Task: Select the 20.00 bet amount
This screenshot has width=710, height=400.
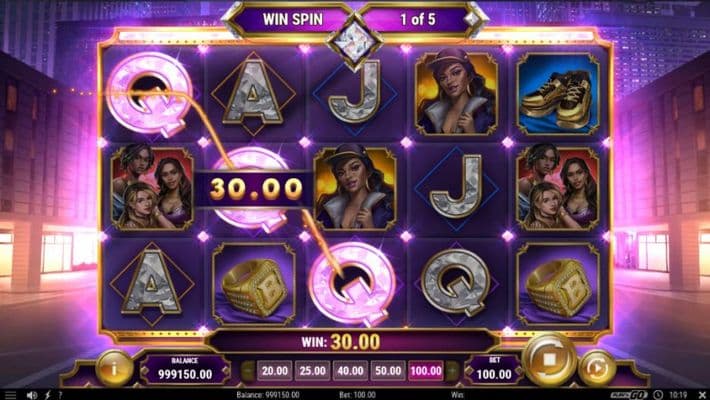Action: tap(272, 370)
